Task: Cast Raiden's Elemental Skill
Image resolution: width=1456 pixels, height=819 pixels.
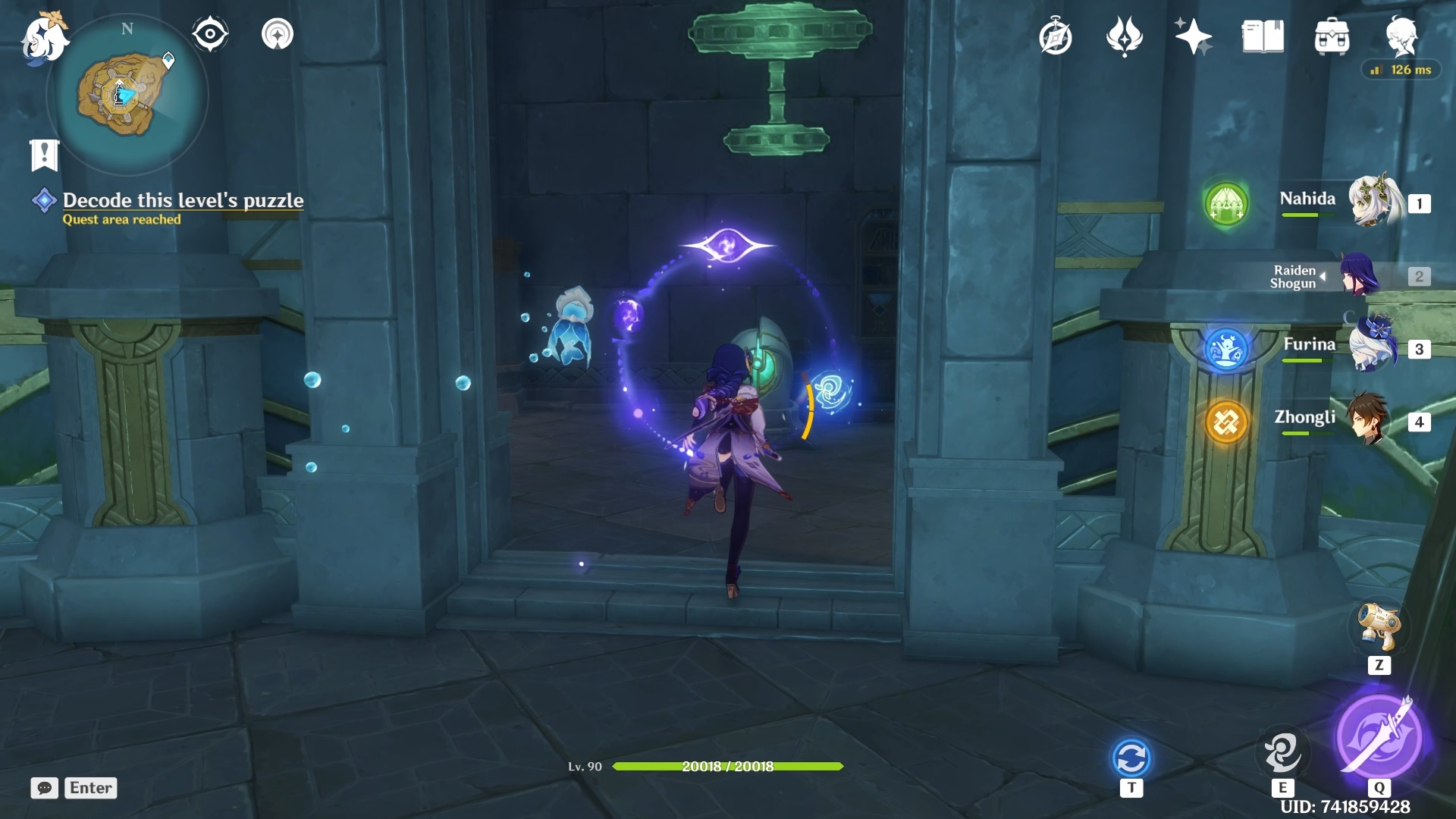Action: [x=1282, y=752]
